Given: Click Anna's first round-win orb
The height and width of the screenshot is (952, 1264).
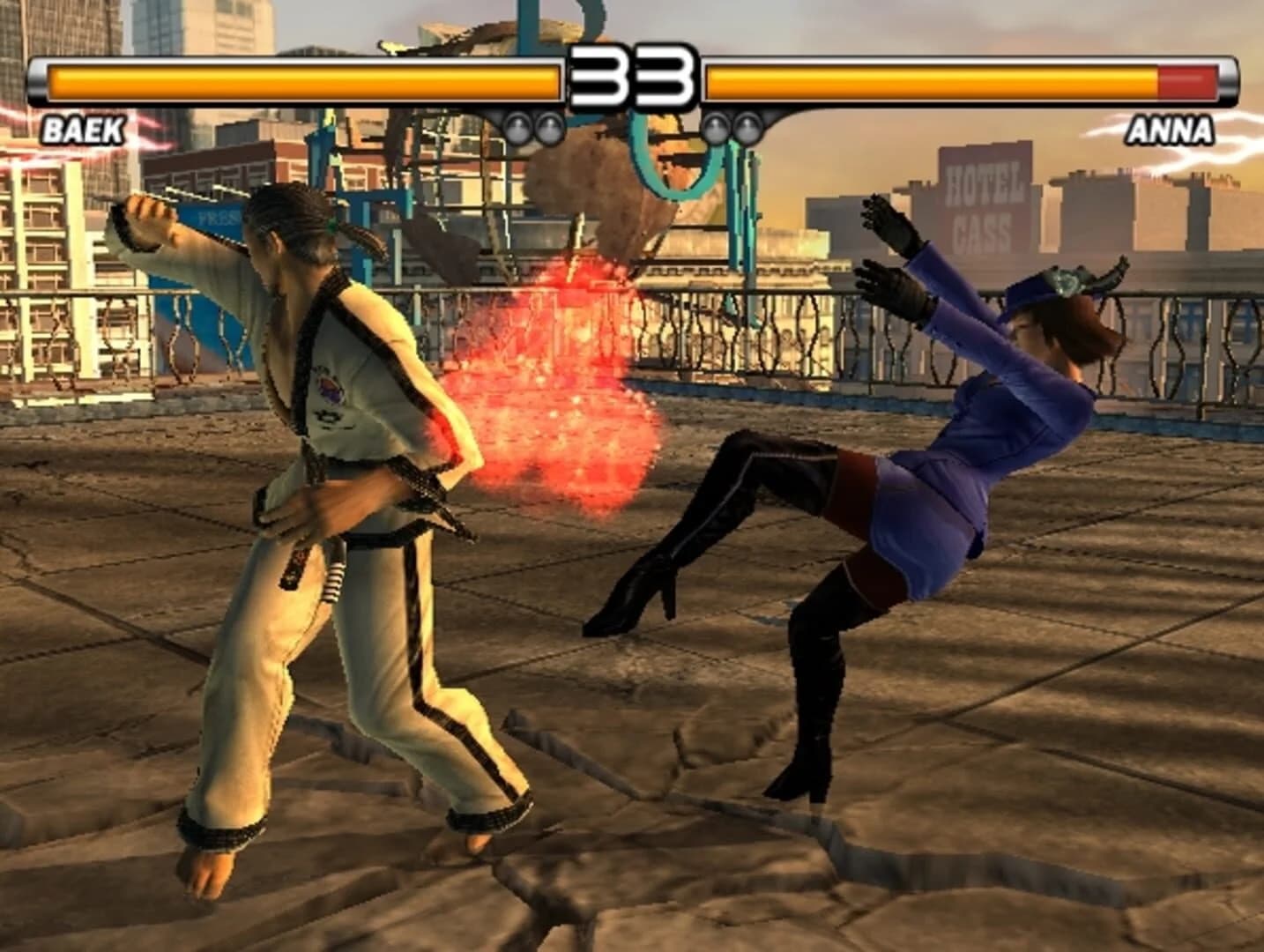Looking at the screenshot, I should pyautogui.click(x=718, y=130).
